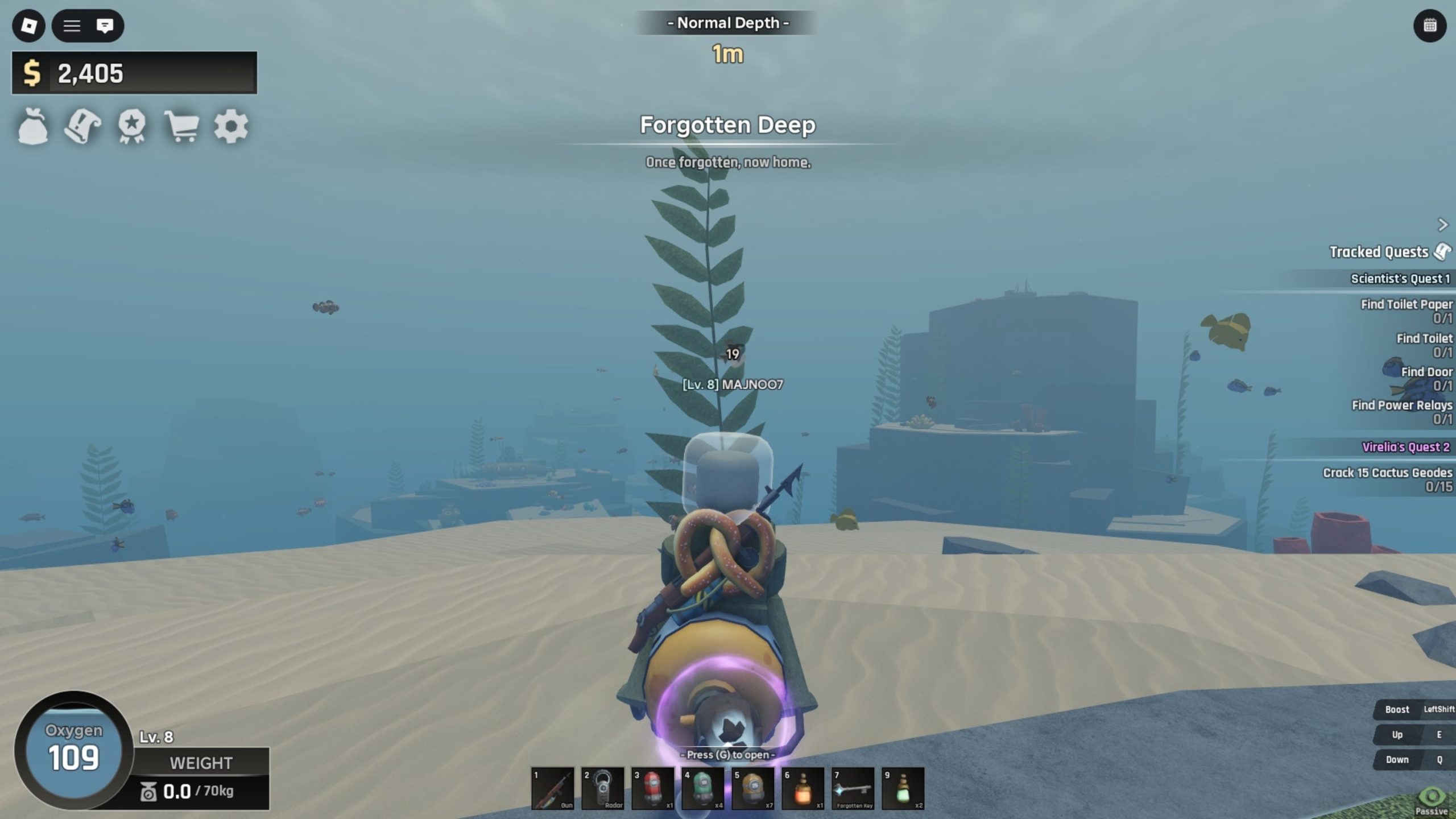Select the red oxygen tank slot

(653, 788)
